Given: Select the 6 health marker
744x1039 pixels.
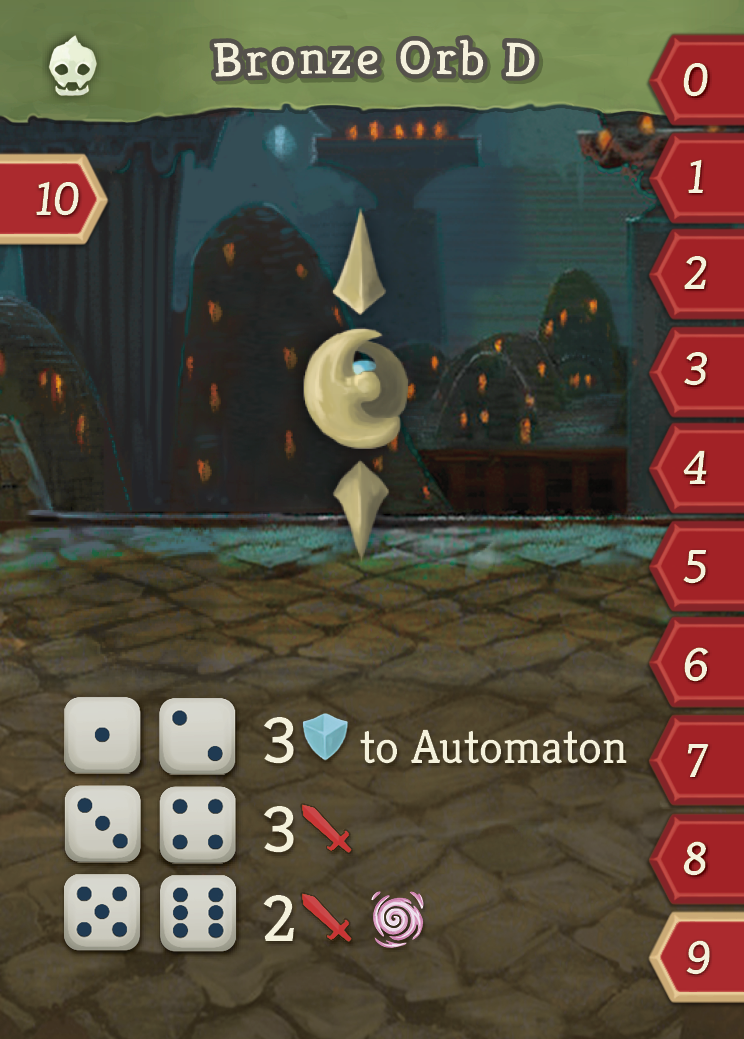Looking at the screenshot, I should pos(698,664).
